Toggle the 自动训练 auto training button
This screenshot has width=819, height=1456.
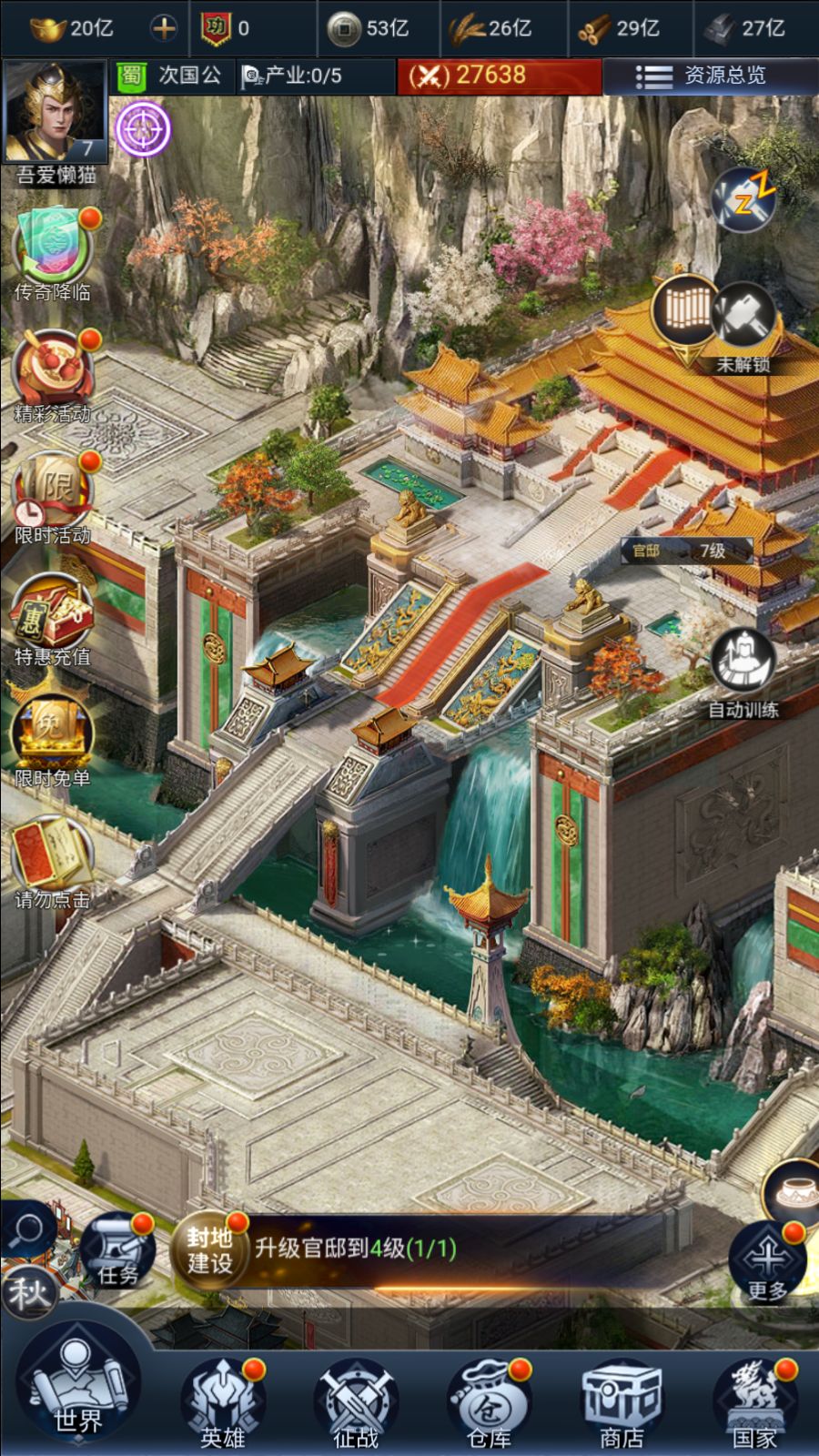tap(743, 662)
